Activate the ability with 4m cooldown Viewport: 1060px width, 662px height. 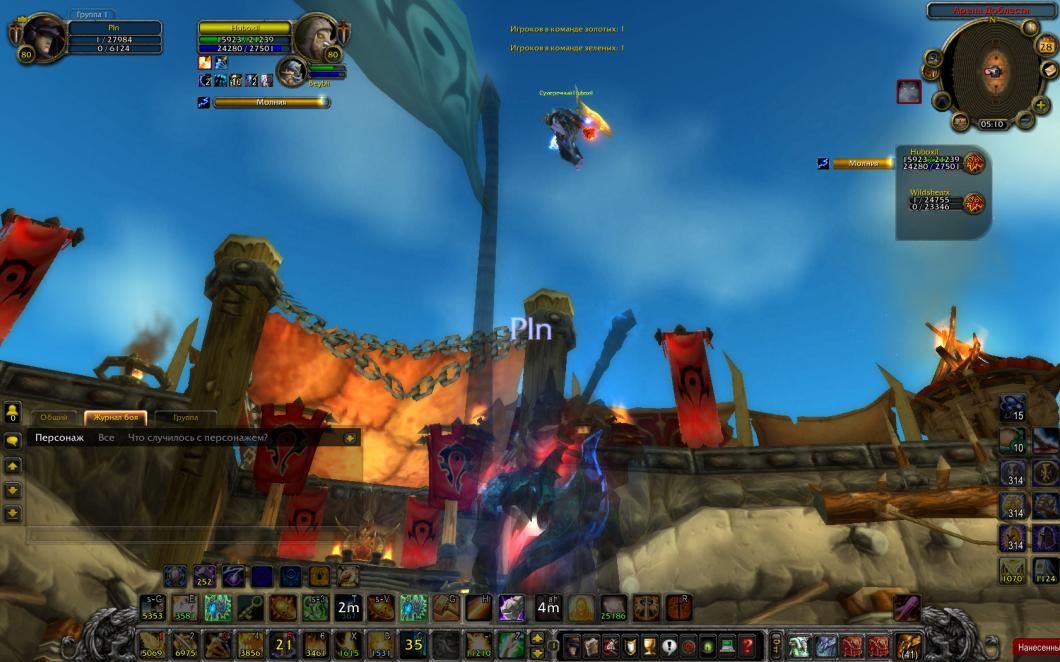point(548,607)
